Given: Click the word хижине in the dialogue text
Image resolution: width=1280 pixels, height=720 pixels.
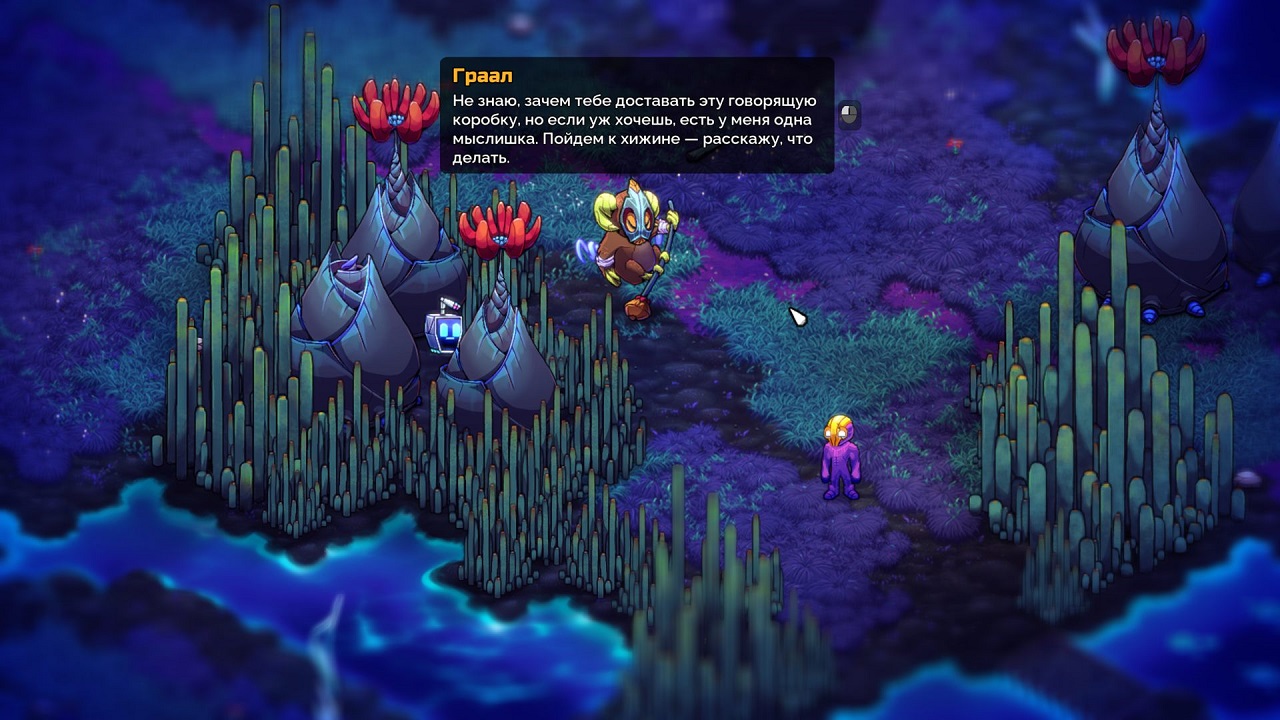Looking at the screenshot, I should pyautogui.click(x=650, y=140).
